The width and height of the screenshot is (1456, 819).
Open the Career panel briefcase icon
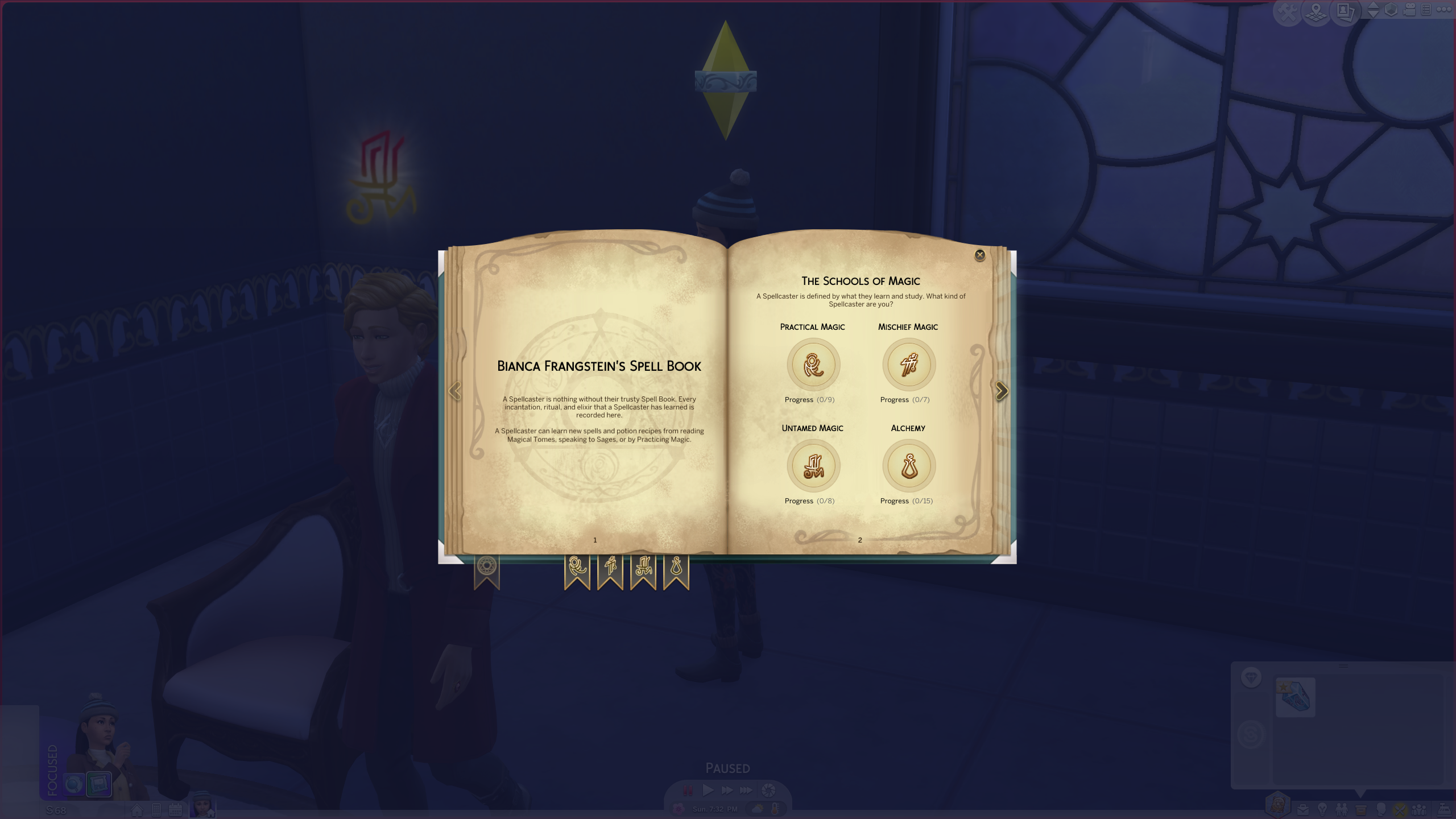(1303, 811)
